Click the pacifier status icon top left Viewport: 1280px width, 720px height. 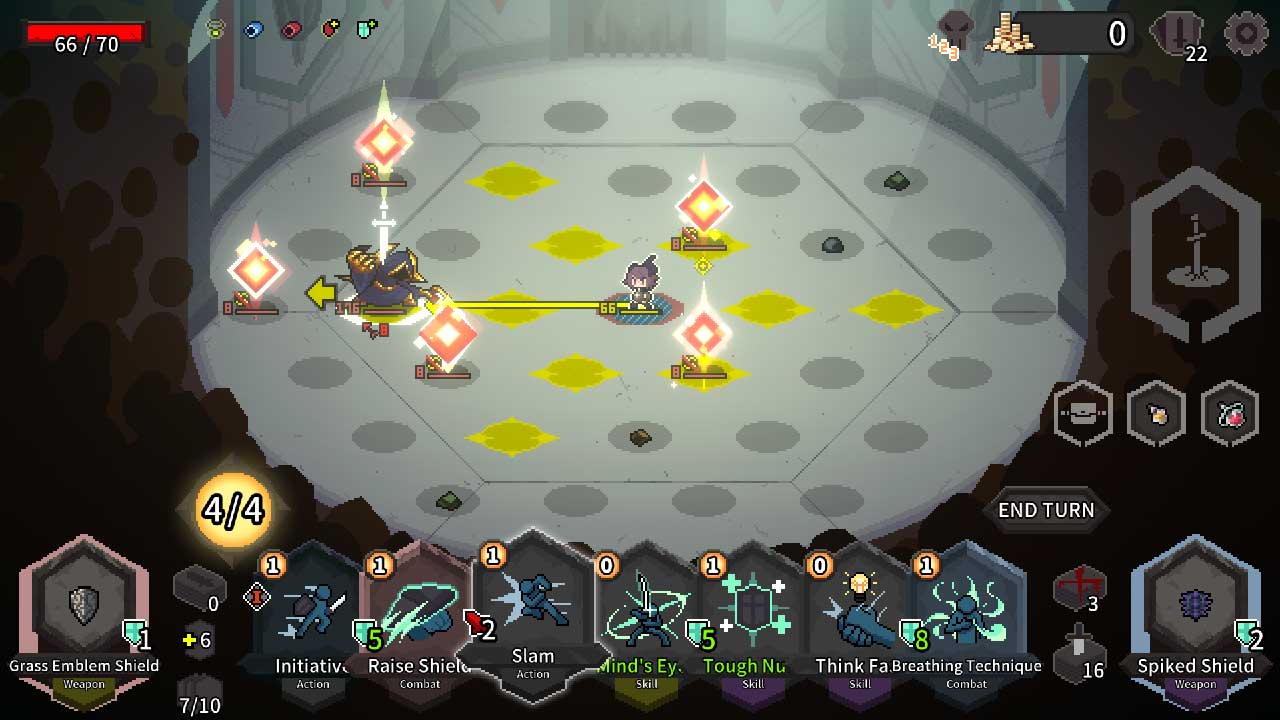pyautogui.click(x=214, y=29)
